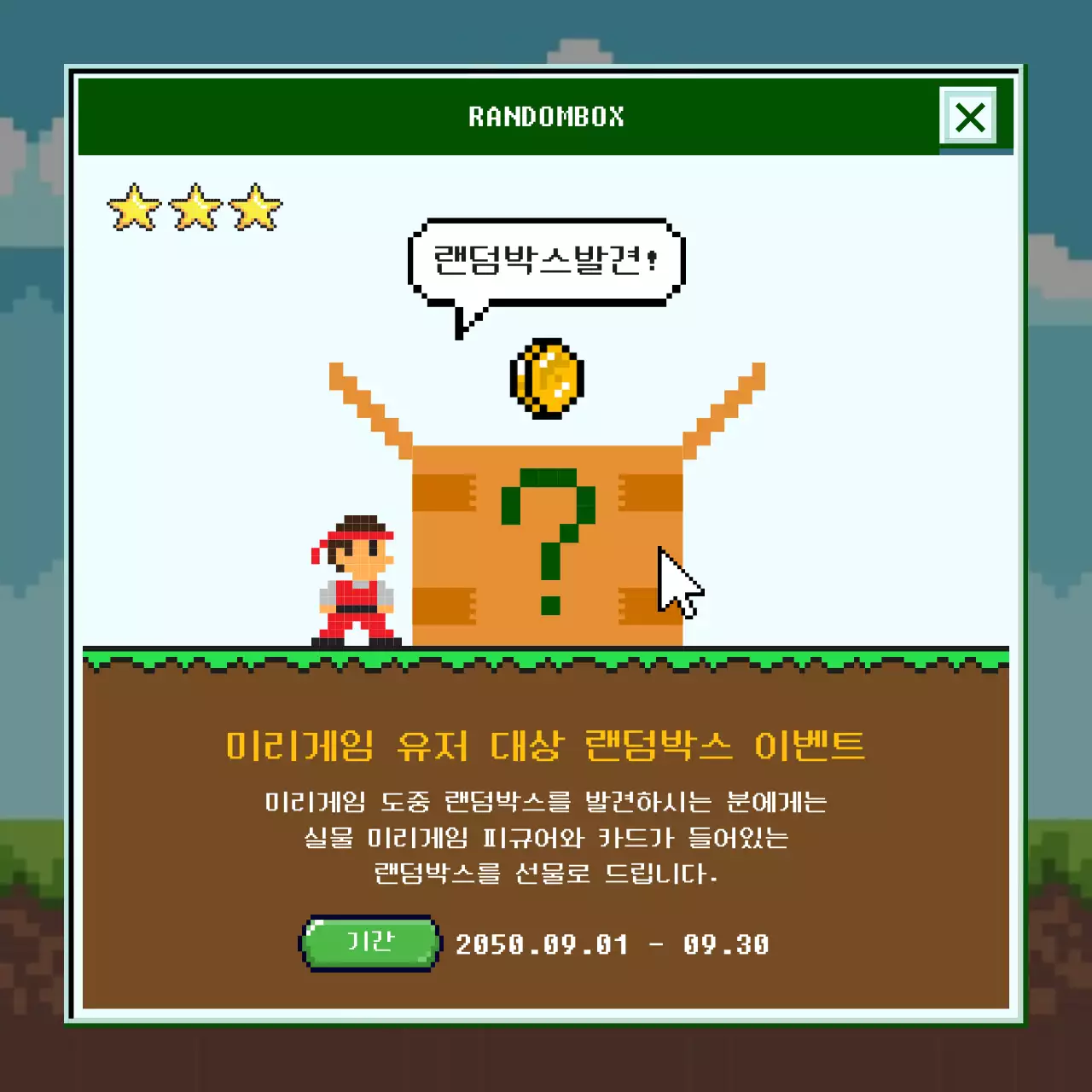The width and height of the screenshot is (1092, 1092).
Task: Click the 랜덤박스발견! speech bubble
Action: (x=546, y=260)
